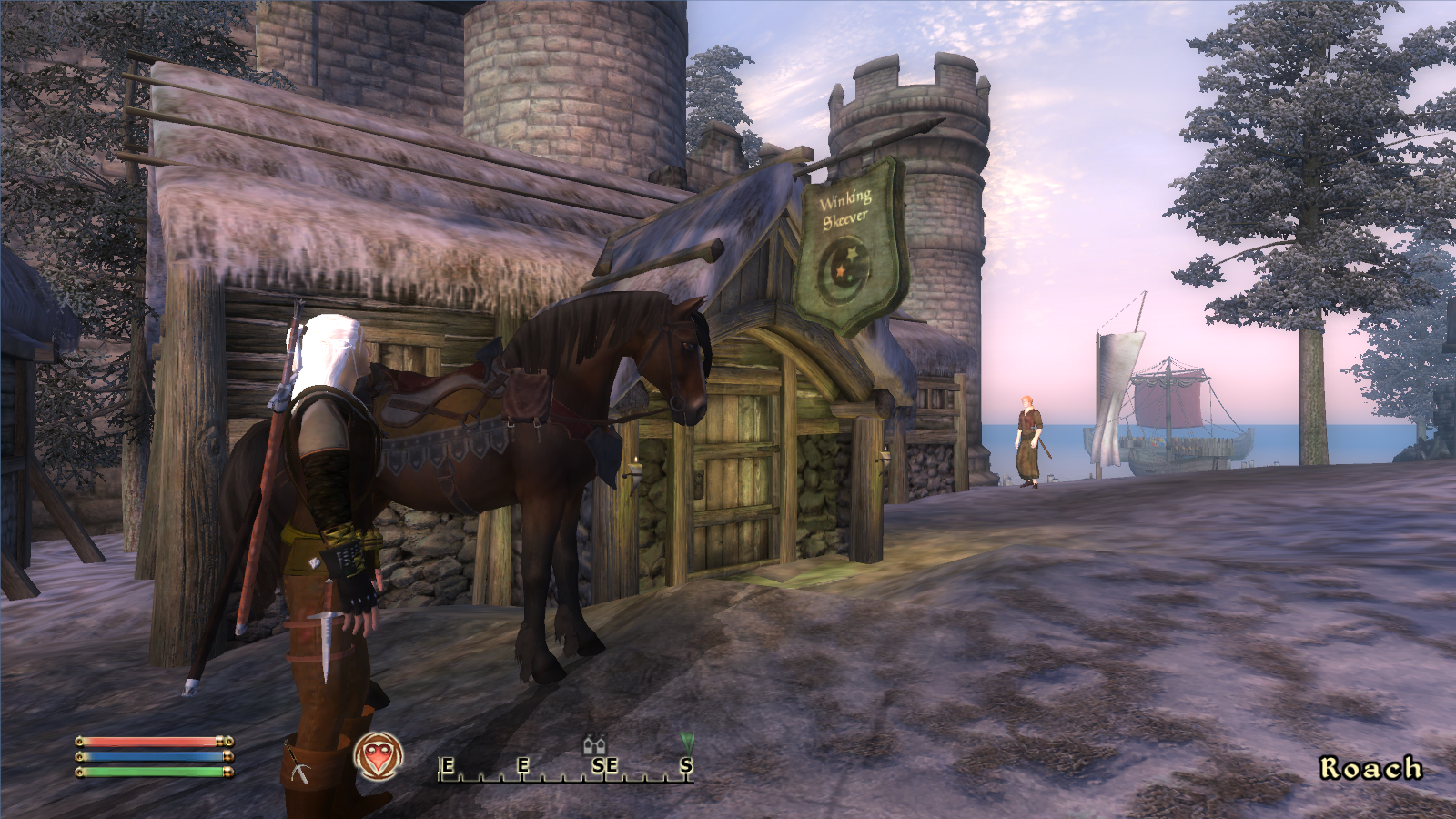Click the NPC walking near the docks
This screenshot has width=1456, height=819.
[1028, 437]
